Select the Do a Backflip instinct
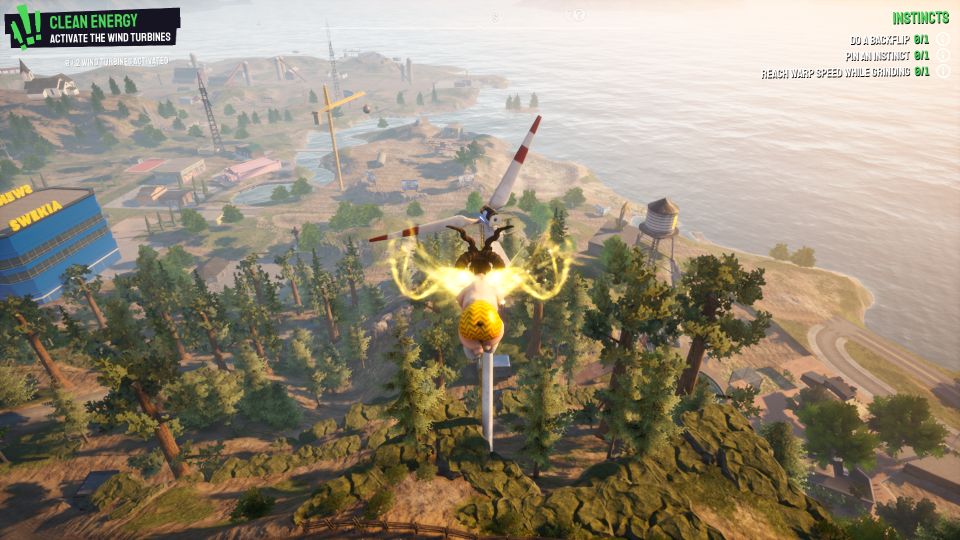The height and width of the screenshot is (540, 960). (889, 40)
